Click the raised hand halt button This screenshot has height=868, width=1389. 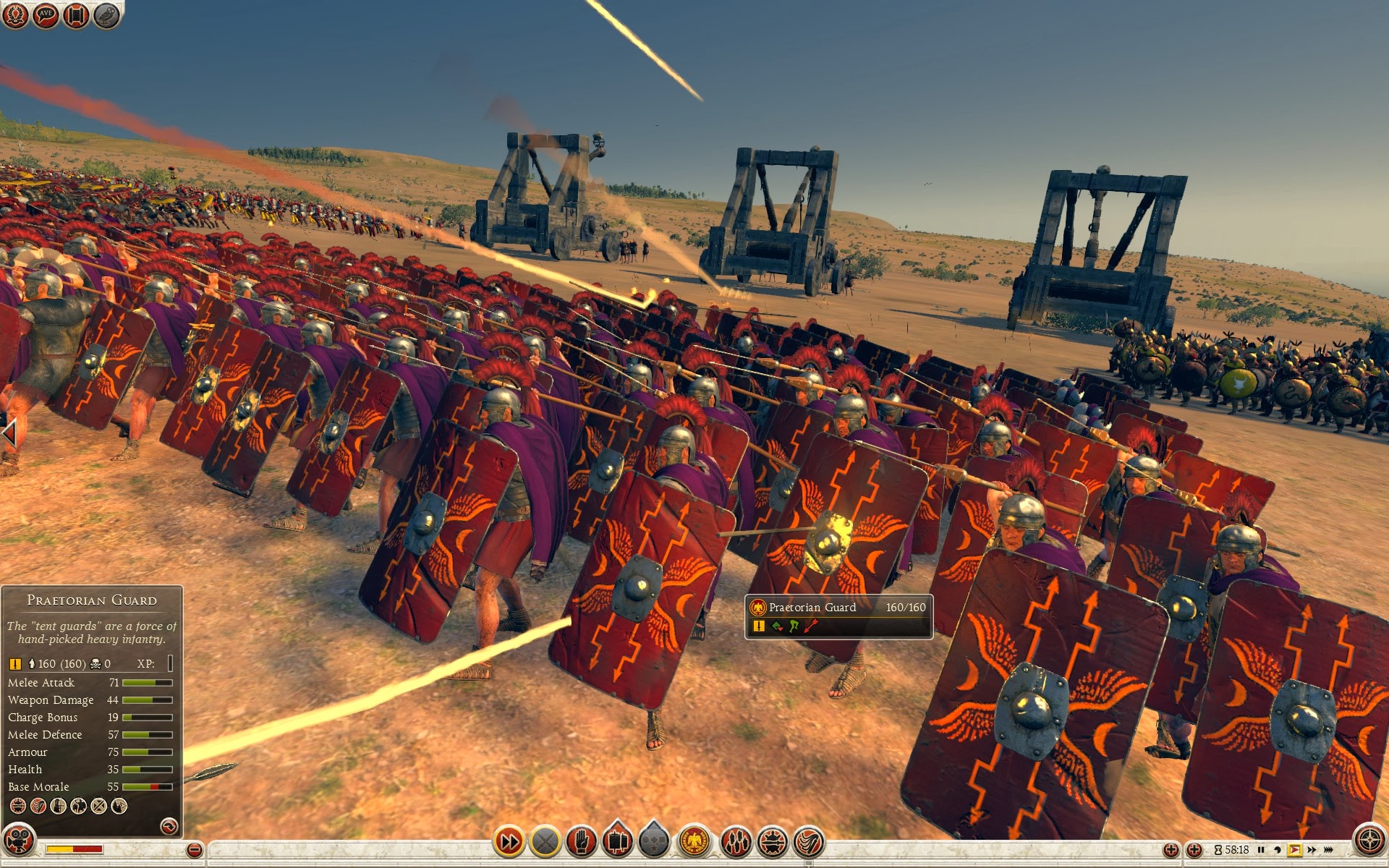[x=581, y=841]
